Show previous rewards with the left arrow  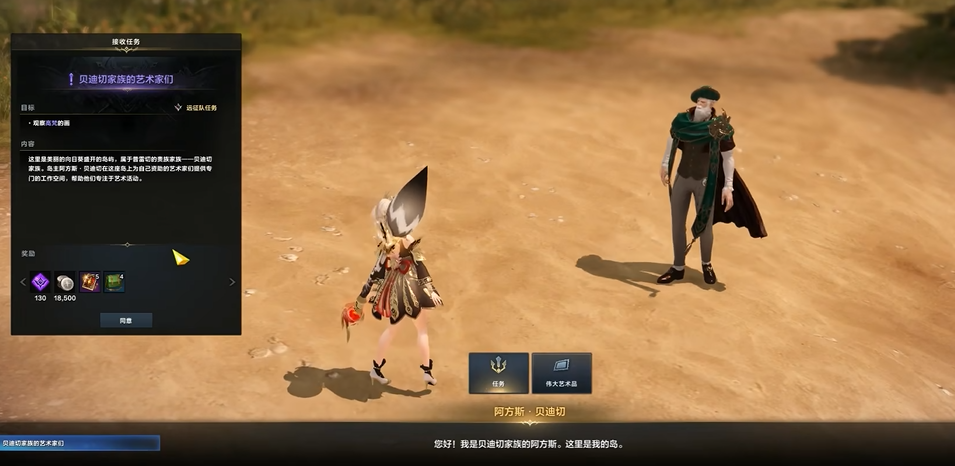(23, 282)
